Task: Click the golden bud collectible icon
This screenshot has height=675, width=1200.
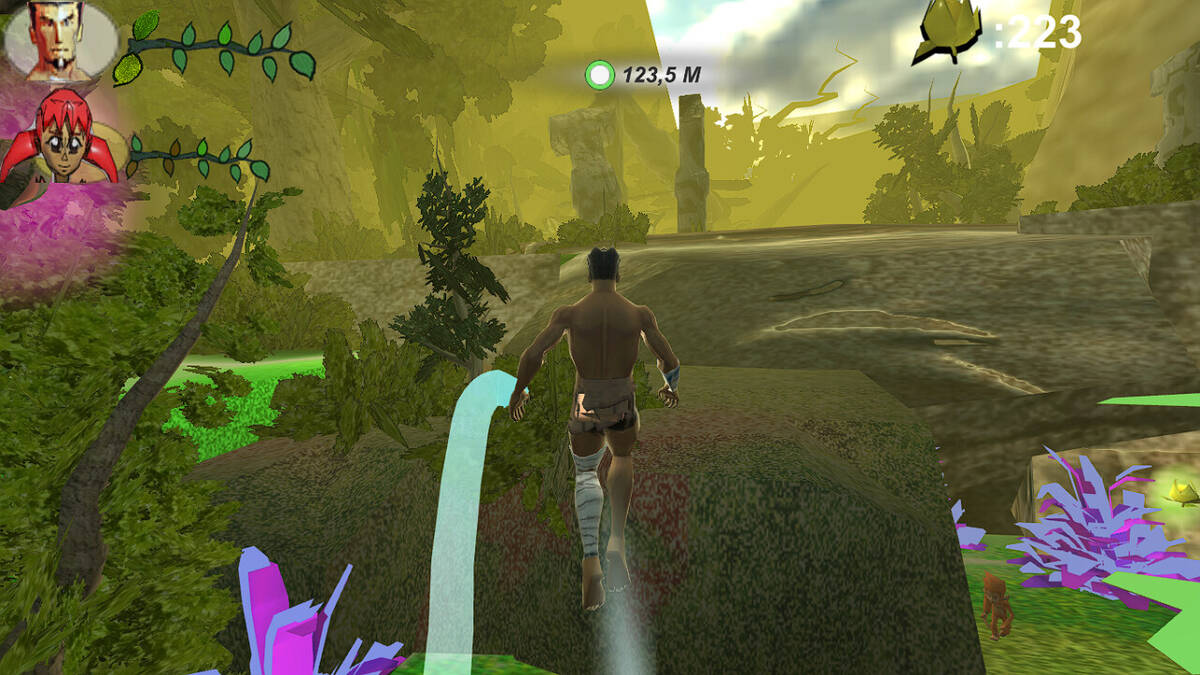Action: coord(948,36)
